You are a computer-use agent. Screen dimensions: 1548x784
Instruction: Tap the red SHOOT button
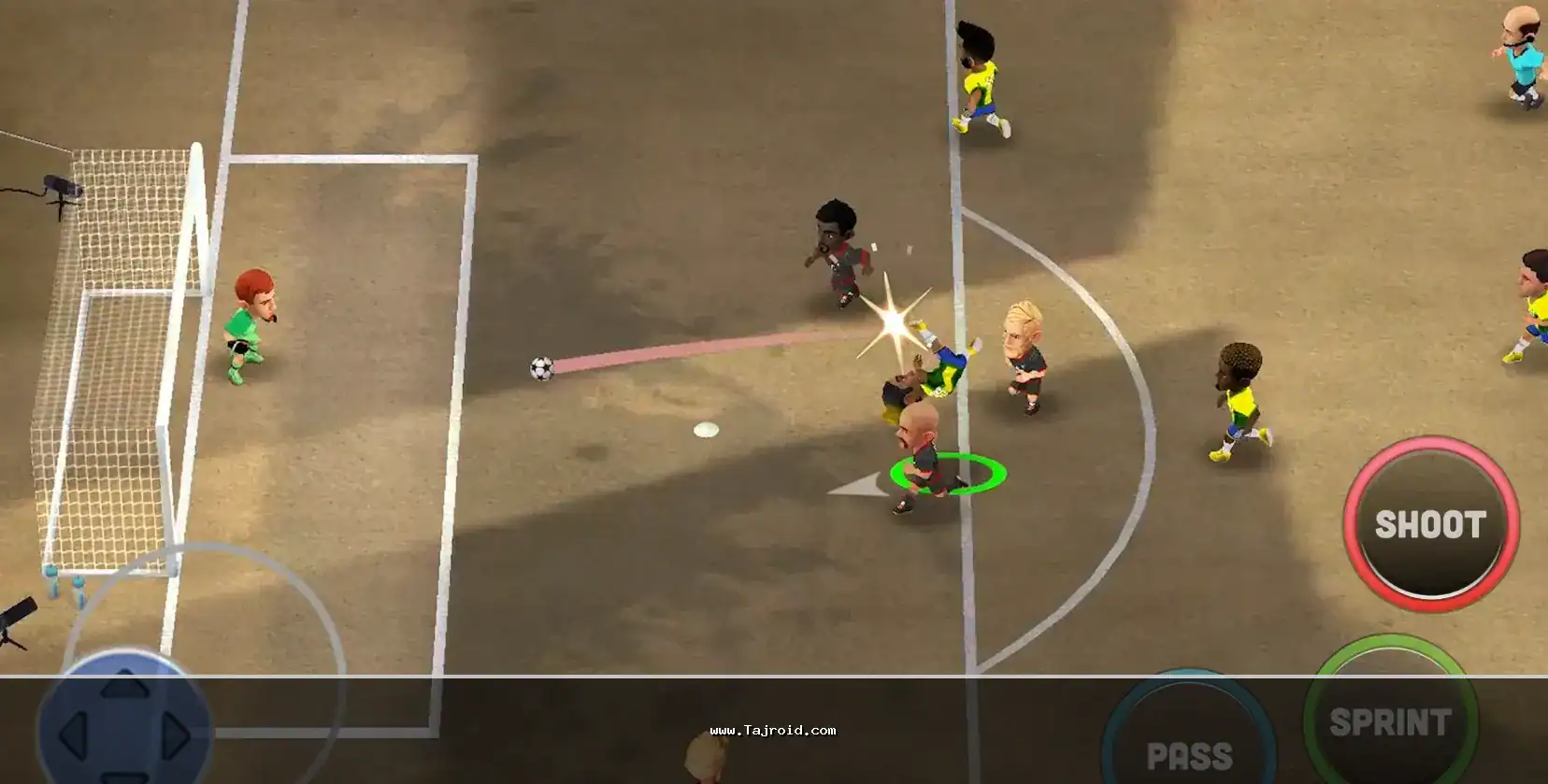tap(1430, 525)
